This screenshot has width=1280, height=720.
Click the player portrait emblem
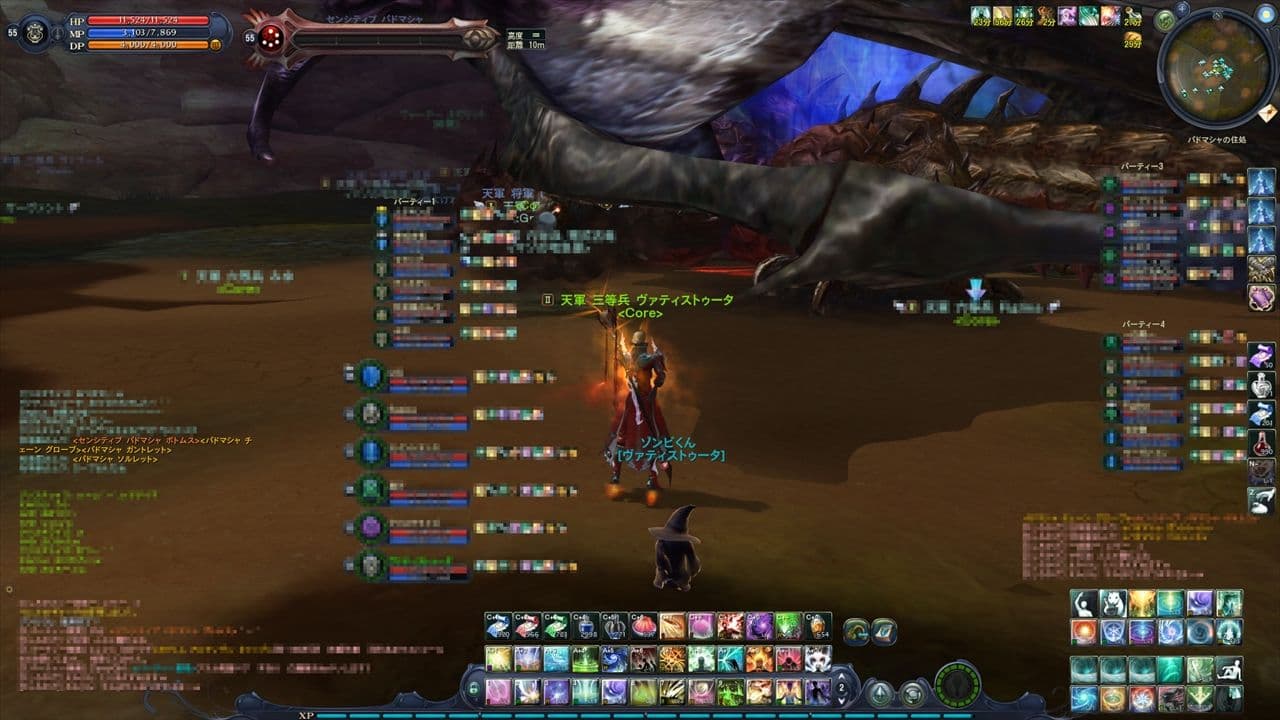pos(34,30)
